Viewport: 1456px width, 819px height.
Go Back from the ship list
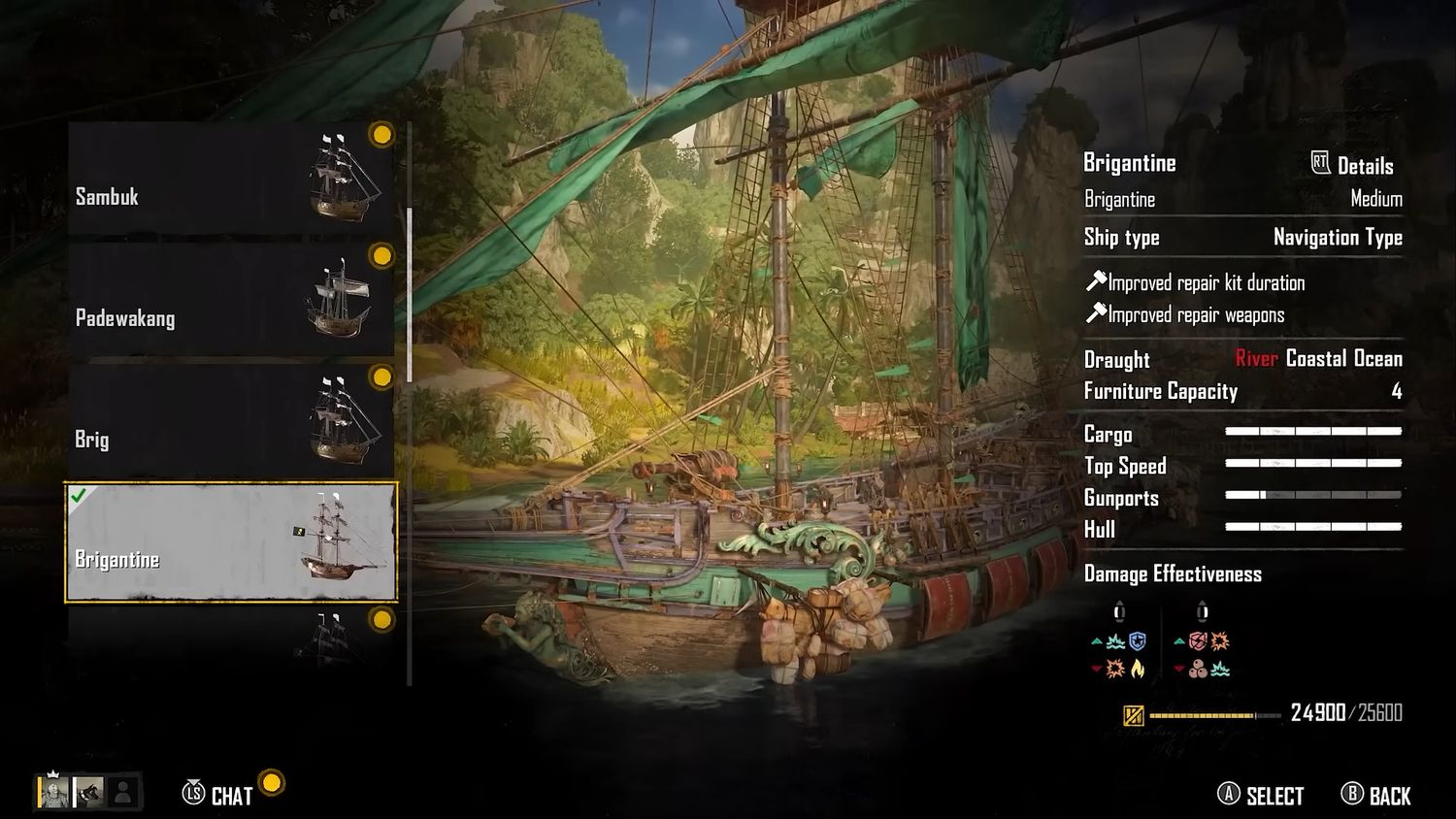coord(1376,796)
